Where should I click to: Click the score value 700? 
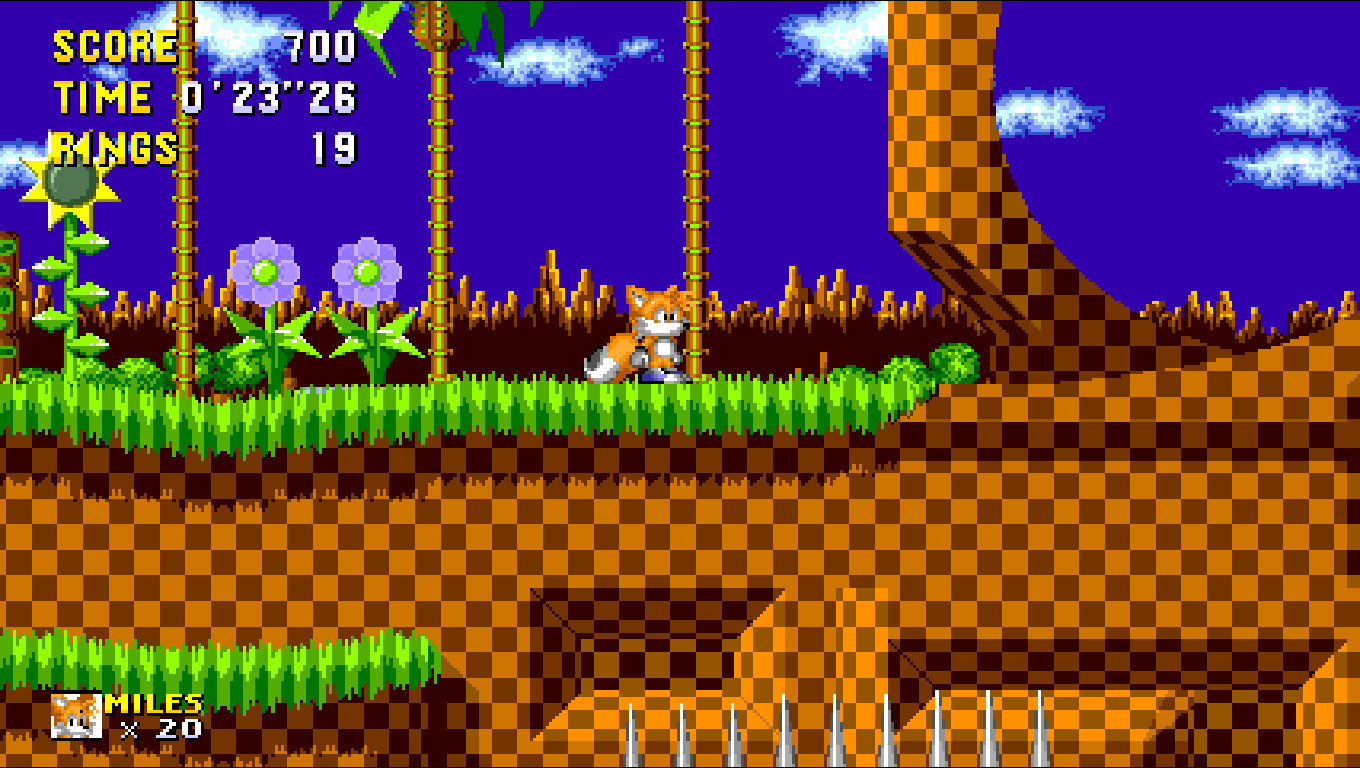(x=318, y=45)
